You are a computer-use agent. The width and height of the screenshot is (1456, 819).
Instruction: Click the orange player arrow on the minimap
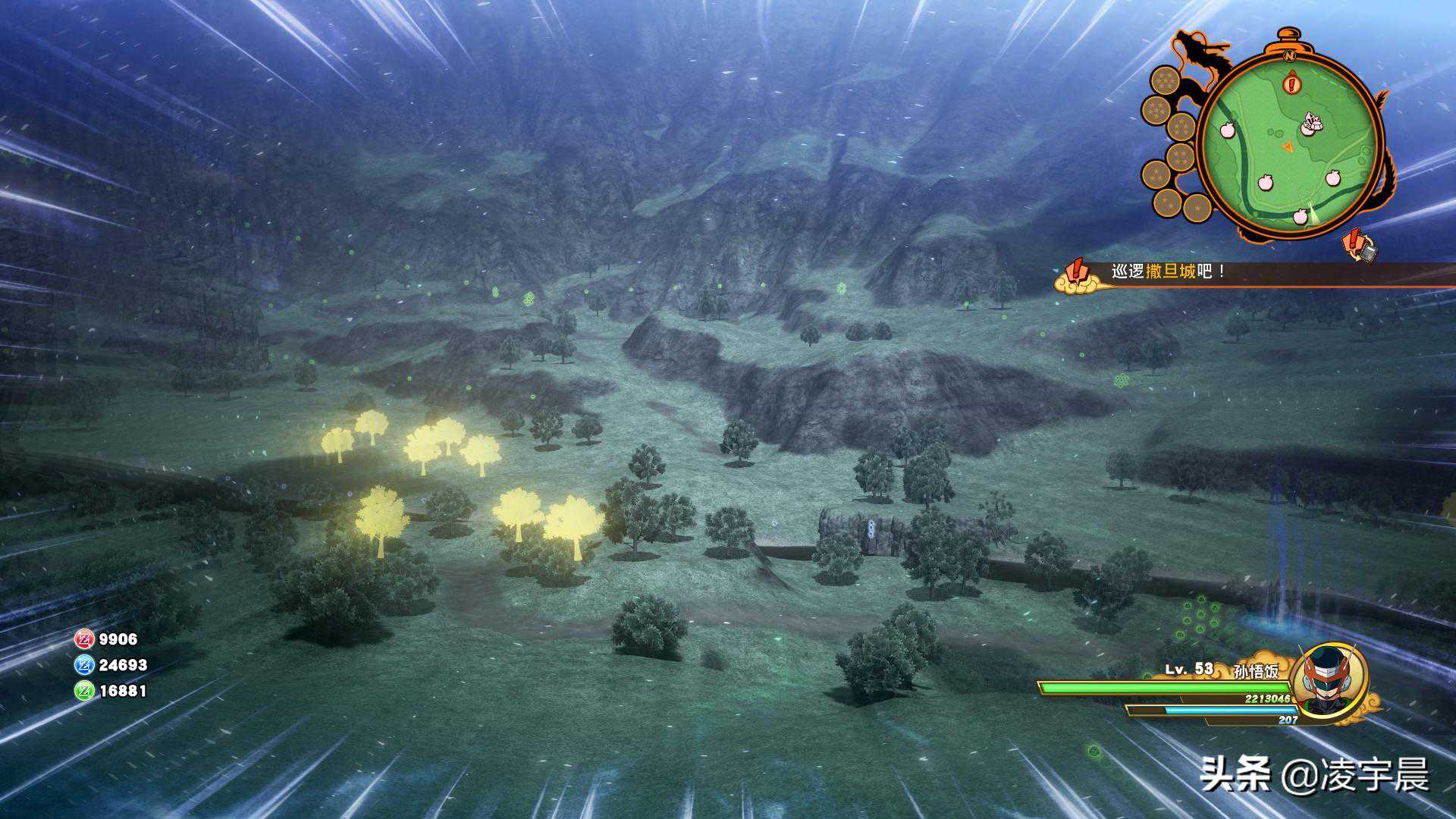pyautogui.click(x=1287, y=146)
